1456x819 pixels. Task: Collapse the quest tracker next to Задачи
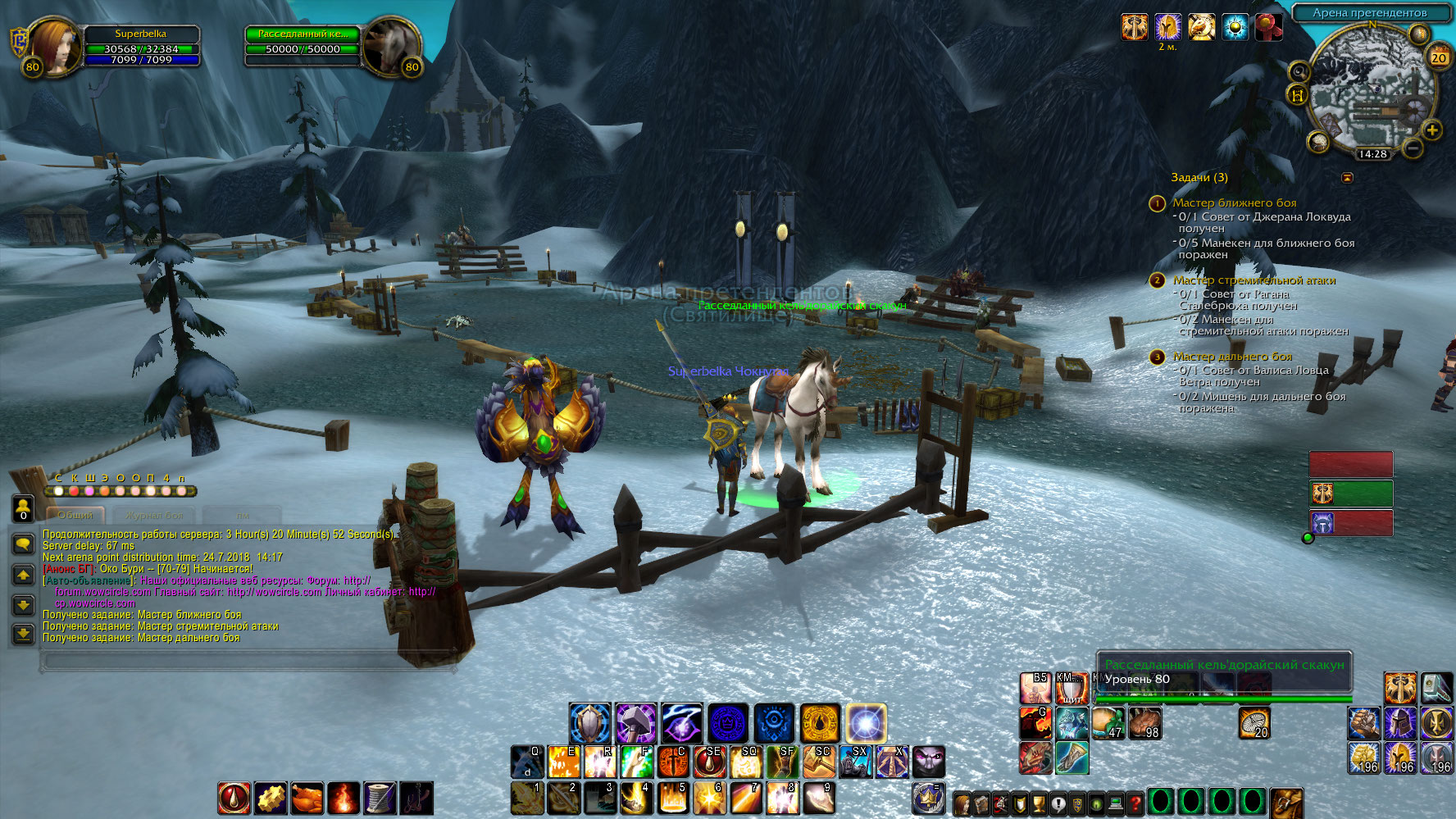1347,178
